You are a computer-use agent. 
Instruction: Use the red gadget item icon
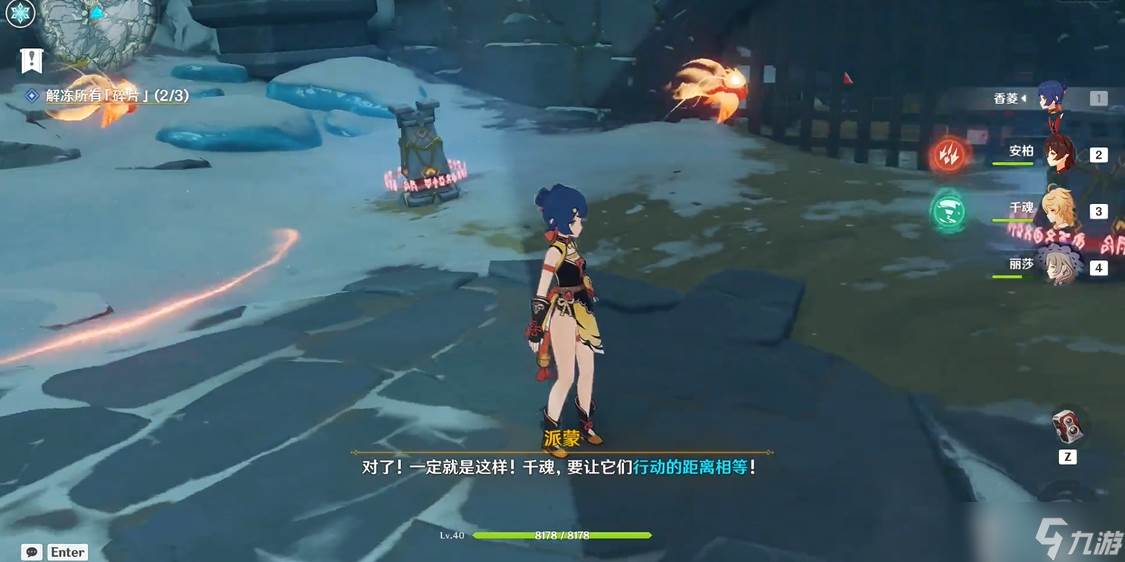point(1067,427)
